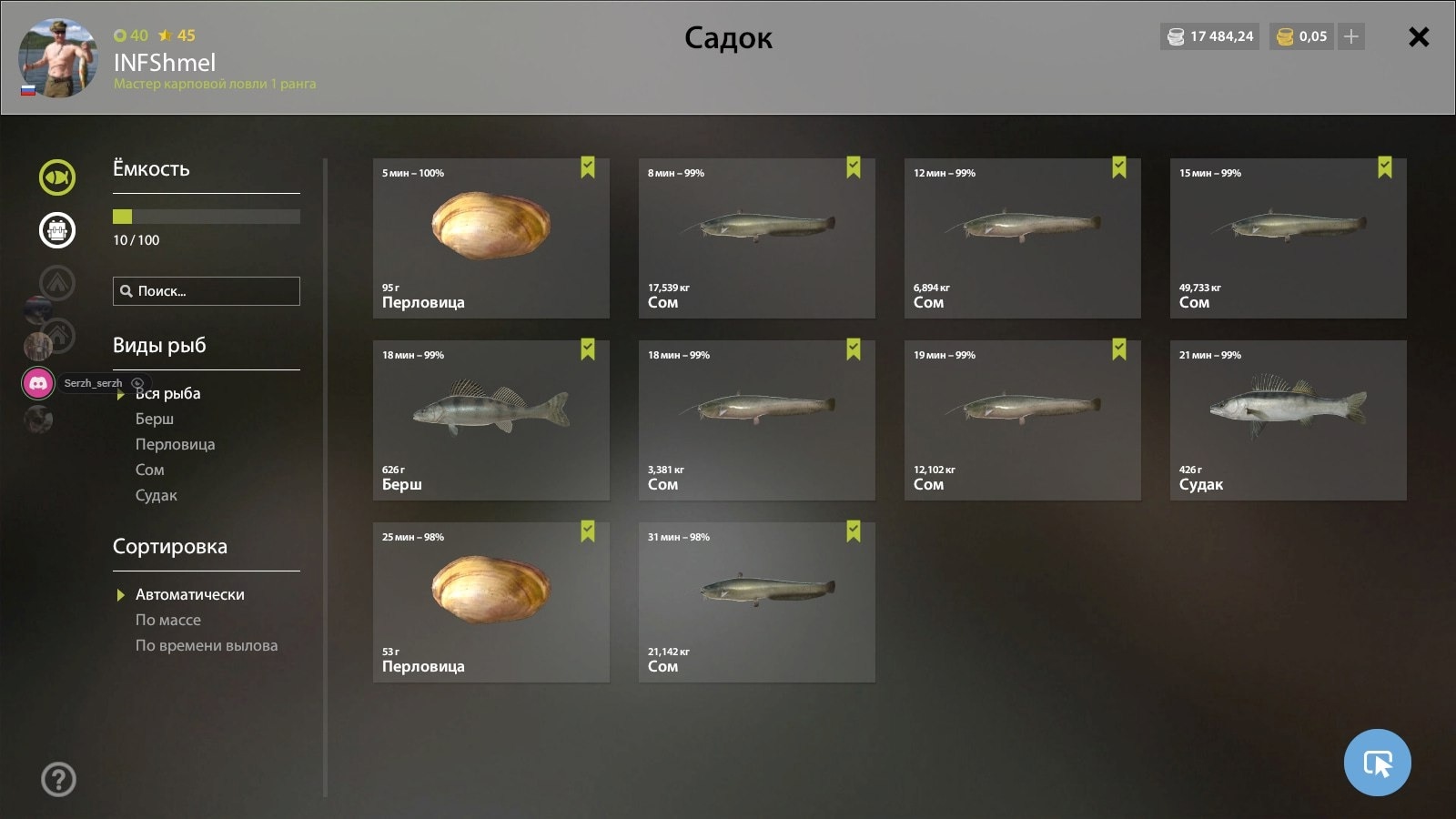
Task: Click the blue cursor overlay button
Action: pos(1377,763)
